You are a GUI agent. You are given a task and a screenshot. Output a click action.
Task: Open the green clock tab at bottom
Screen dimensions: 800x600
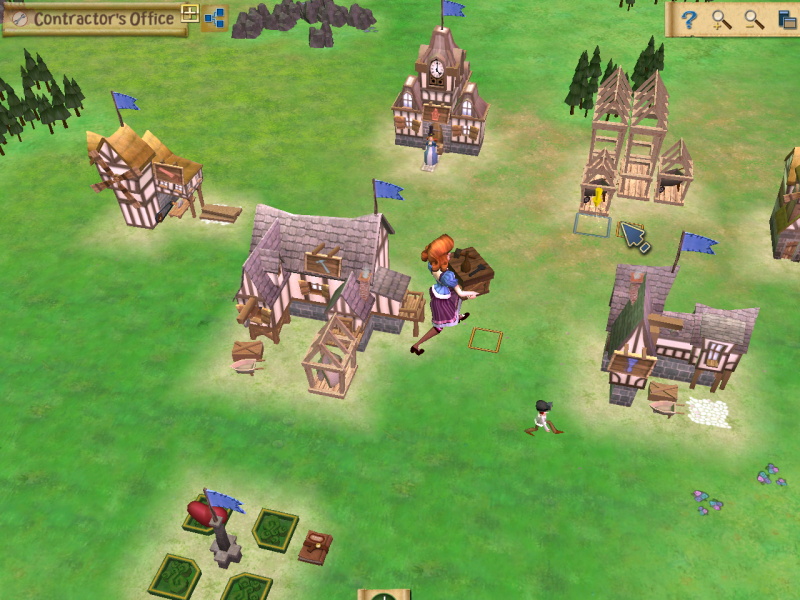point(384,596)
